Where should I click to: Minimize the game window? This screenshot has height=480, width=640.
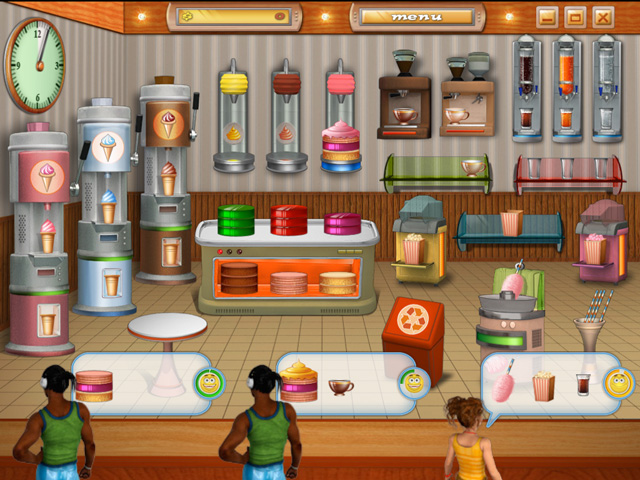tap(546, 17)
